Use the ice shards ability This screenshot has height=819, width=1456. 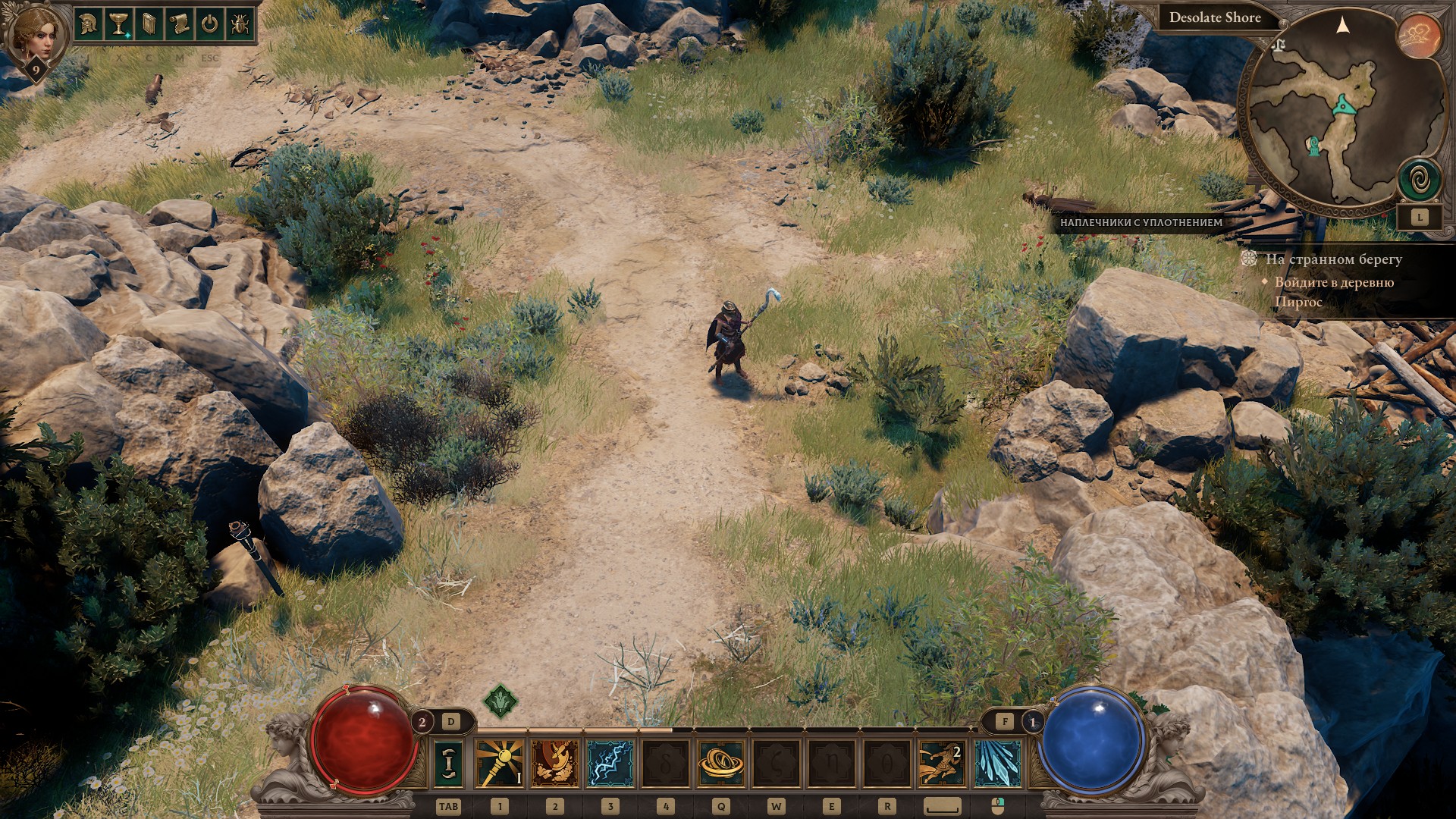pyautogui.click(x=997, y=764)
